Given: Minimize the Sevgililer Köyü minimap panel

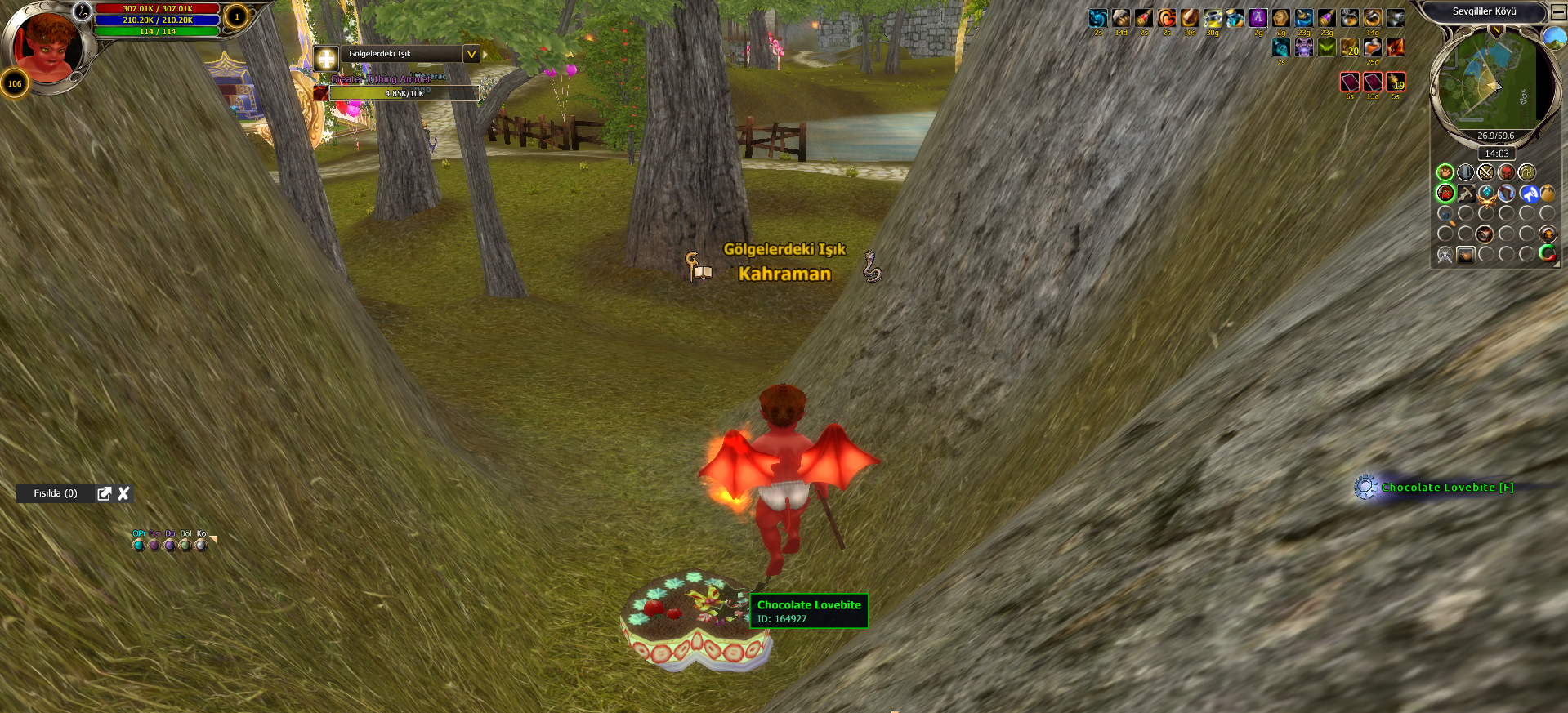Looking at the screenshot, I should point(1558,12).
